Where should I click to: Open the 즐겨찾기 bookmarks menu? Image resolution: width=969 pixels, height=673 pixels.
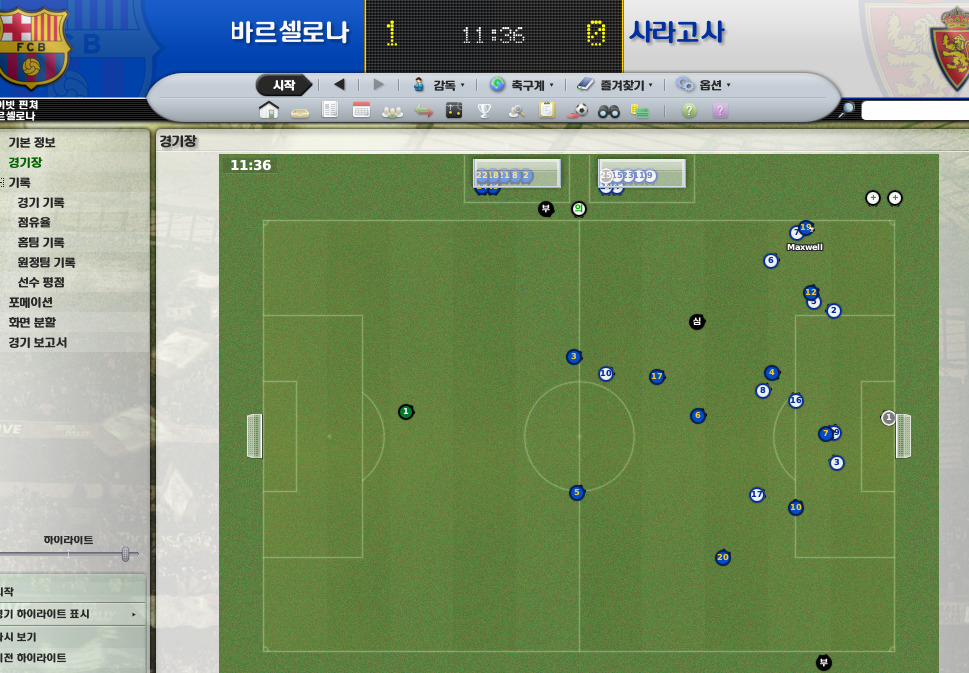[615, 85]
